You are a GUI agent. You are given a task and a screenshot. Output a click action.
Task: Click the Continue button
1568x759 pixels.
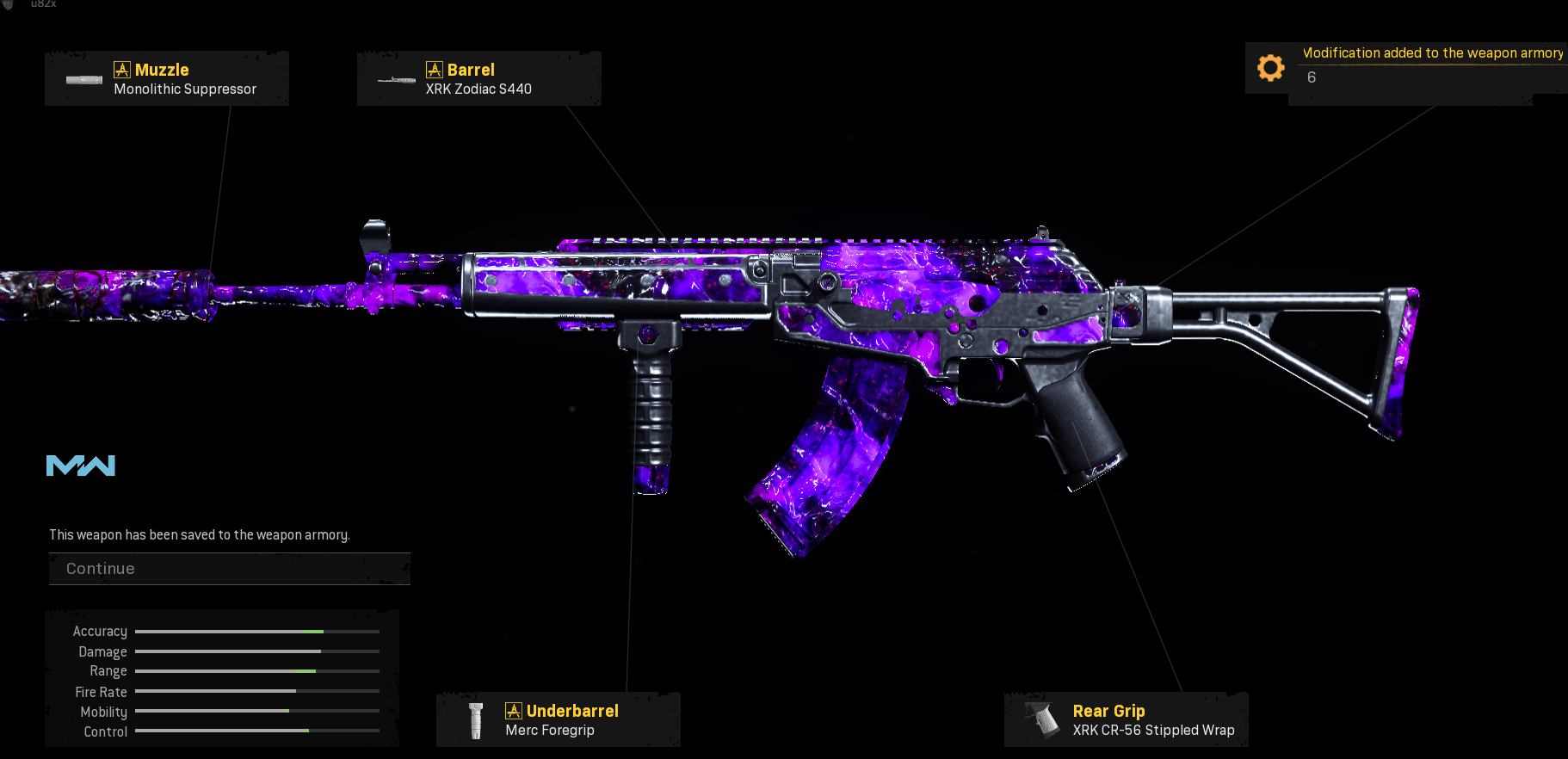[229, 569]
